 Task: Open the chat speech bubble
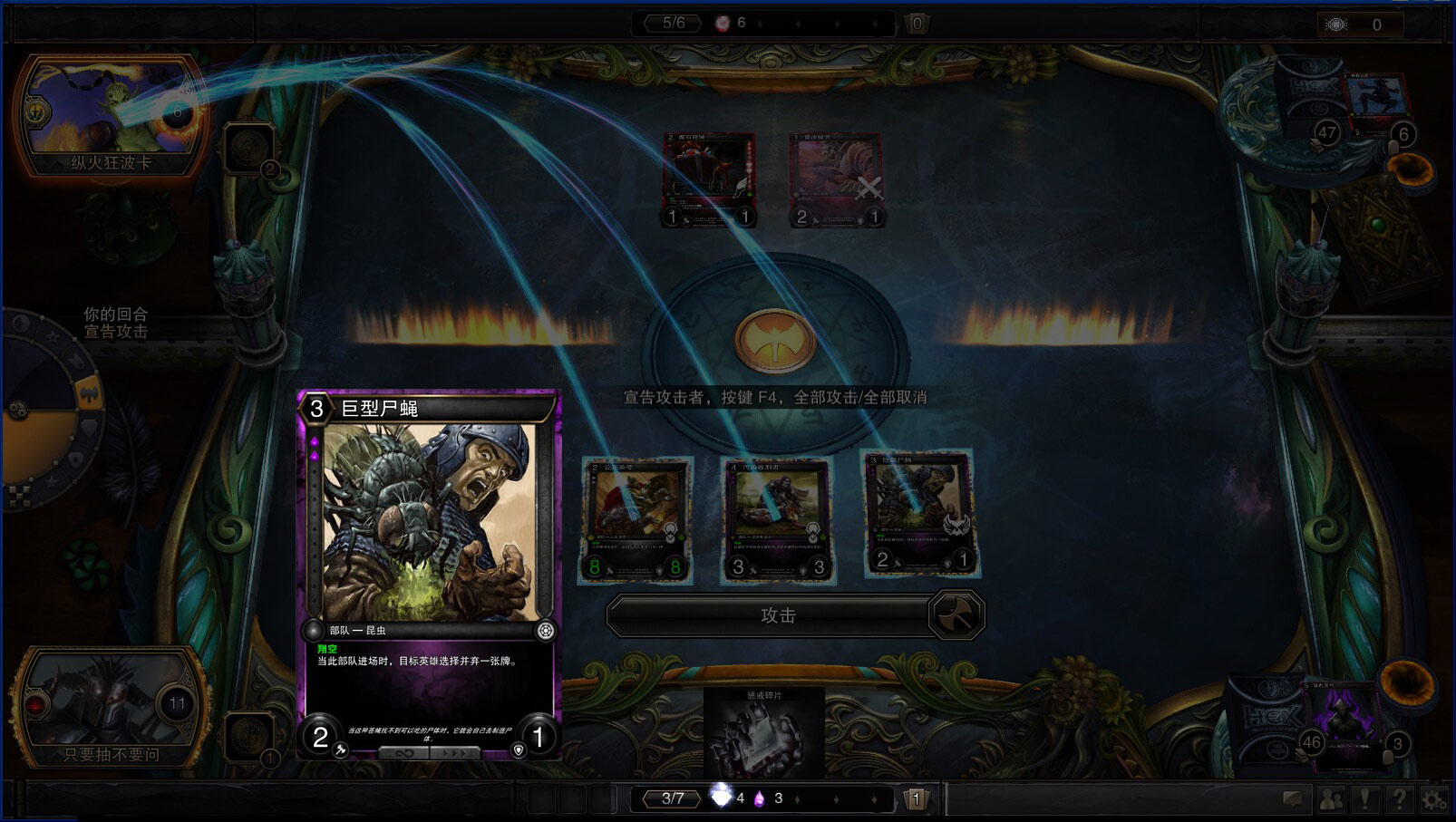(x=1292, y=799)
